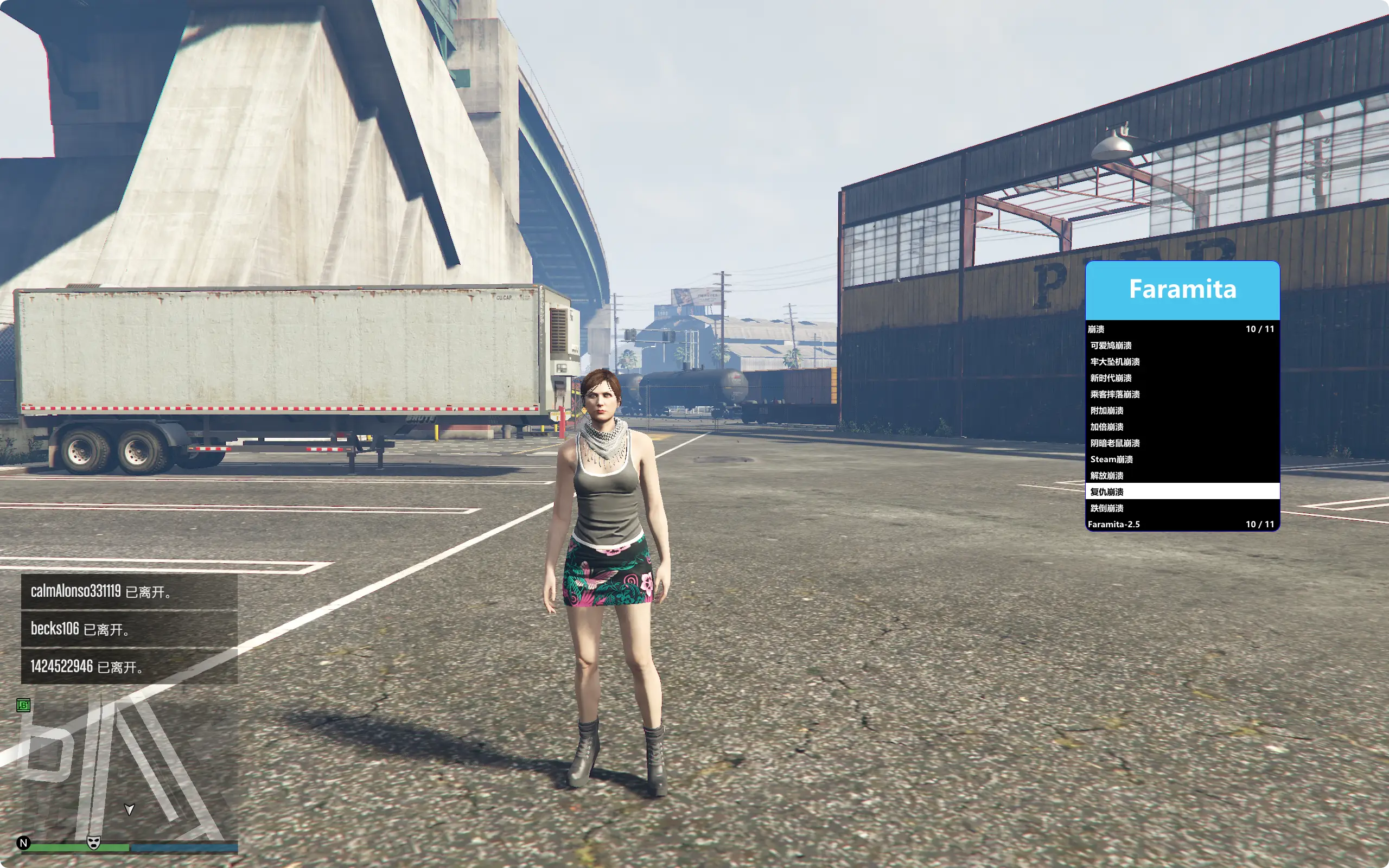Screen dimensions: 1389x868
Task: Activate the 加倍崩溃 option
Action: coord(1107,426)
